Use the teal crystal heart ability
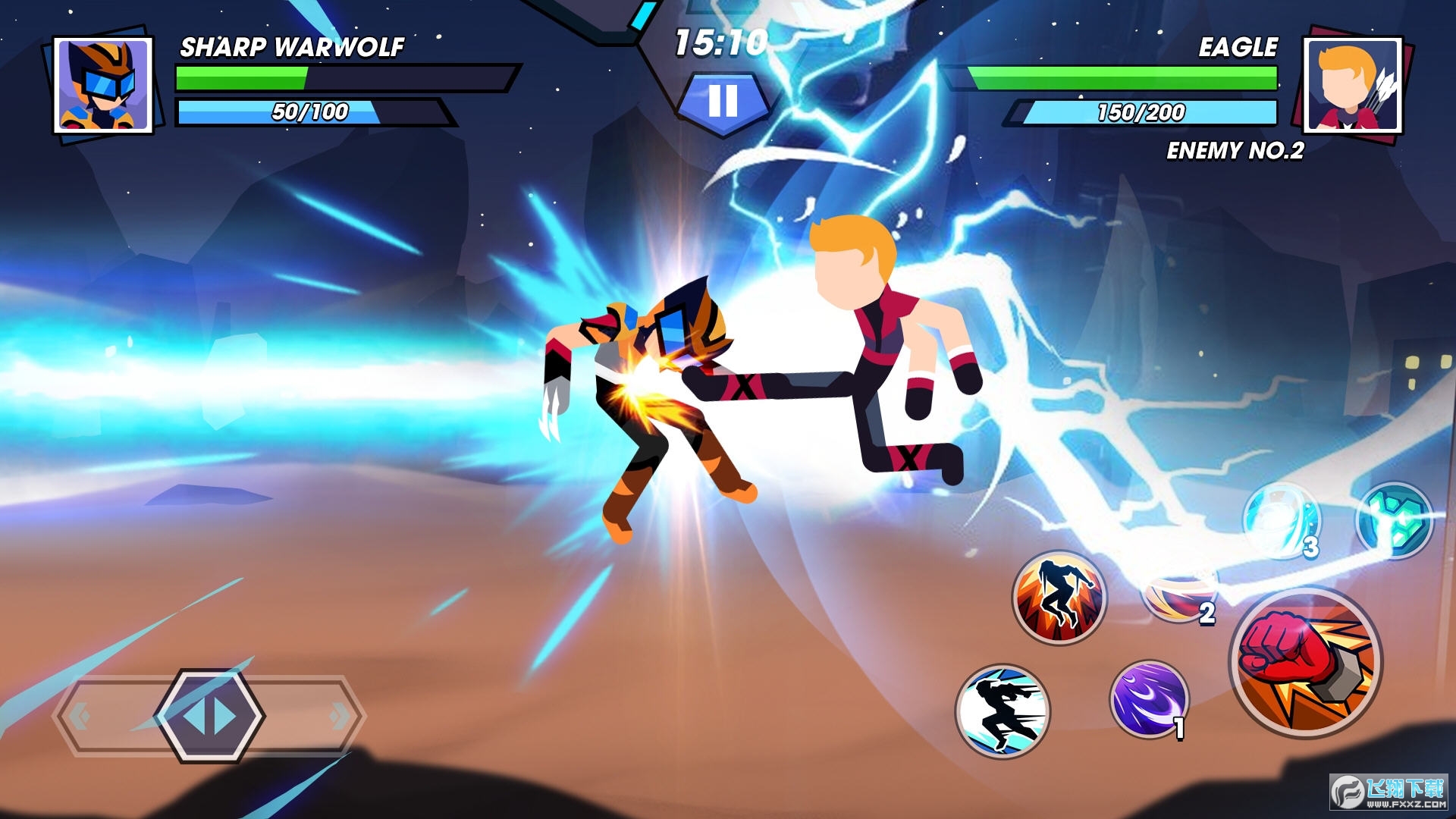This screenshot has width=1456, height=819. click(1394, 522)
